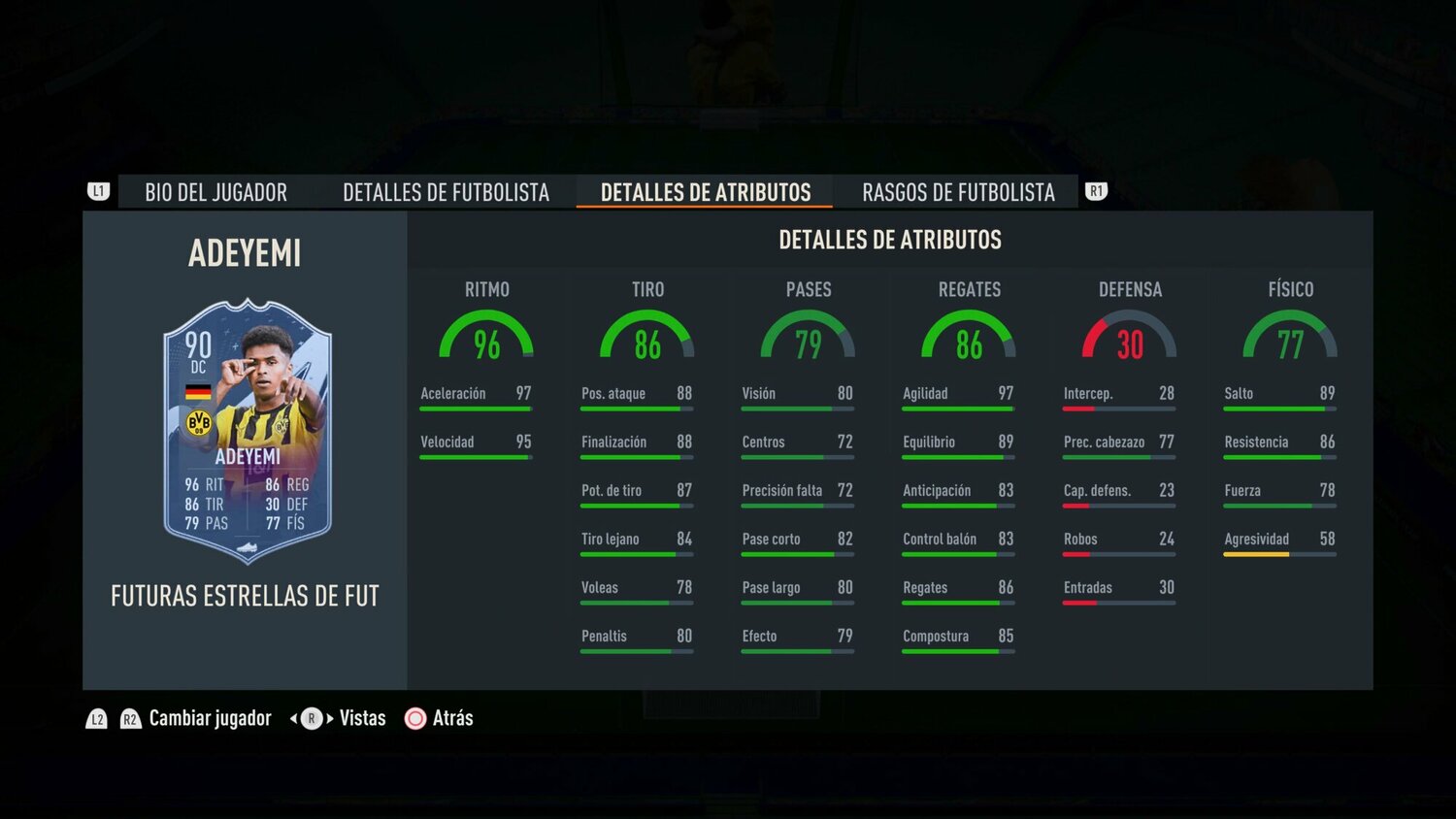The image size is (1456, 819).
Task: Click the circle Atrás button icon
Action: (415, 719)
